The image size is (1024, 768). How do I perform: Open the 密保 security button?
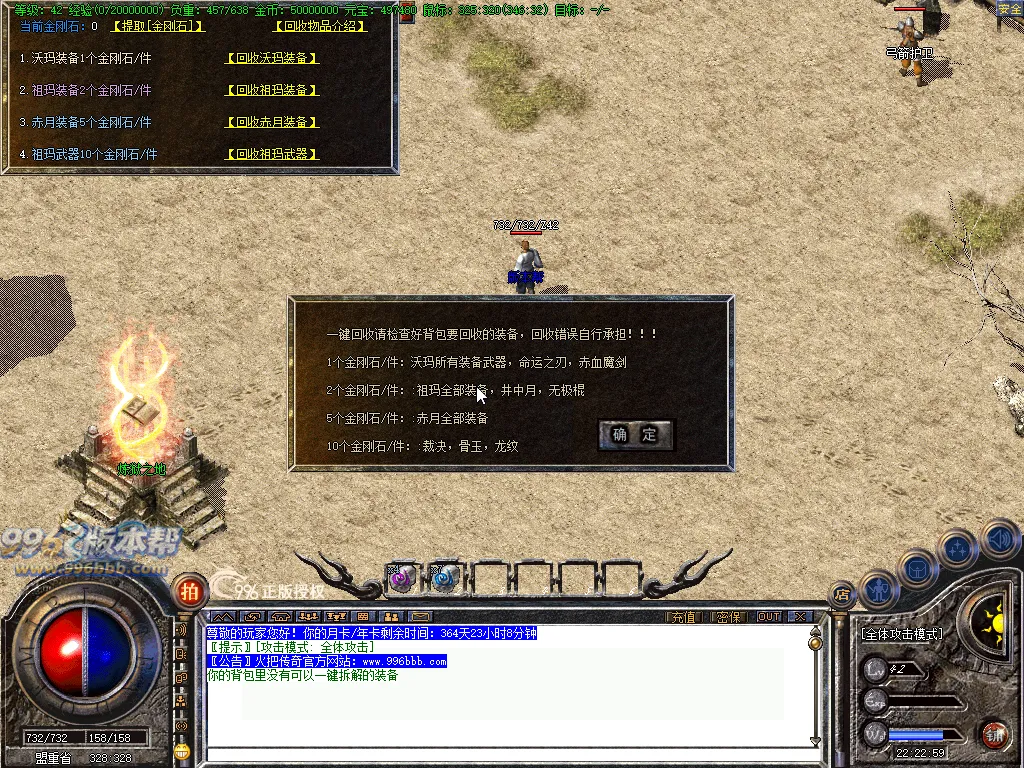tap(729, 617)
